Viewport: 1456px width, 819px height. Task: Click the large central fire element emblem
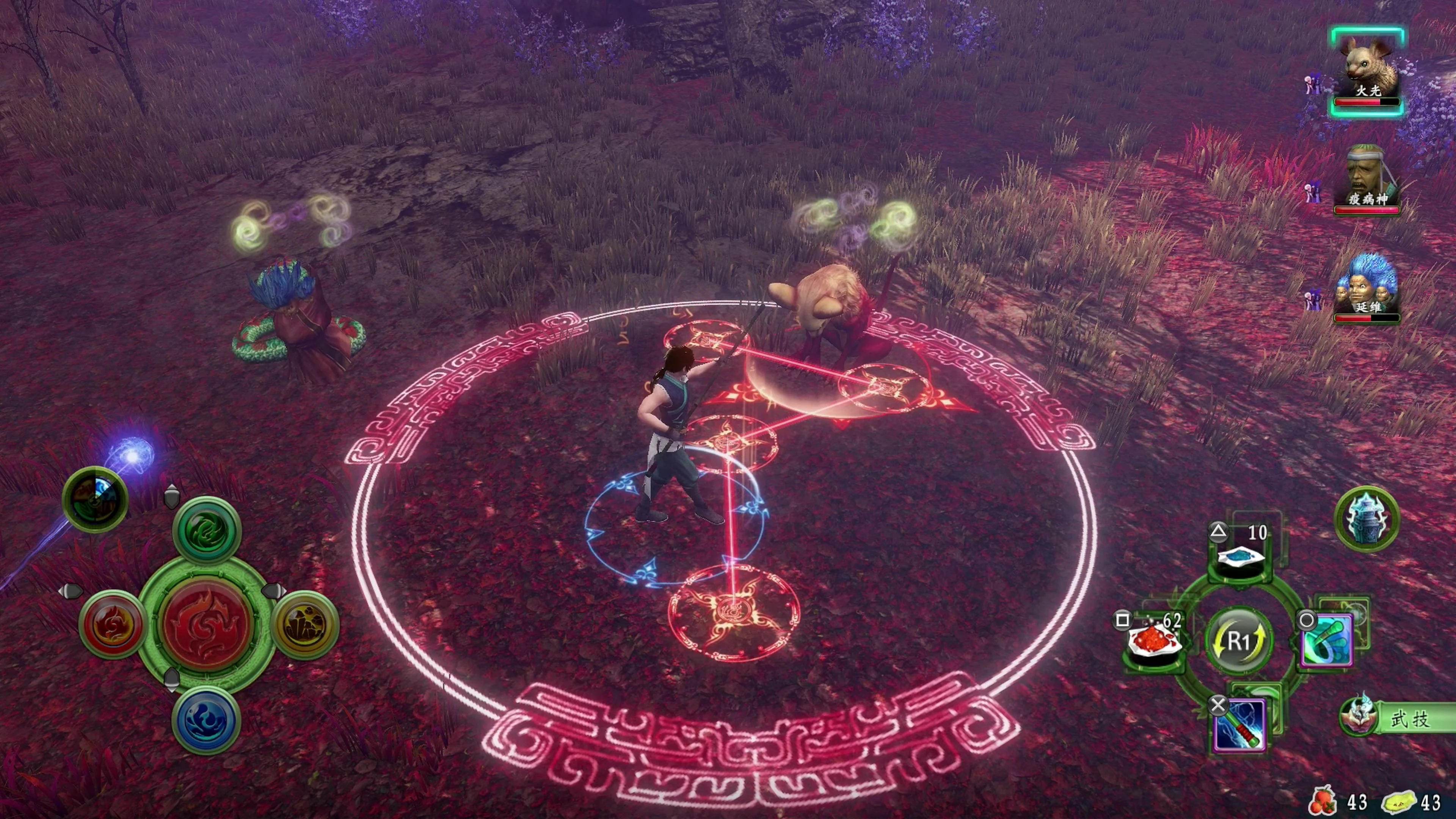206,624
